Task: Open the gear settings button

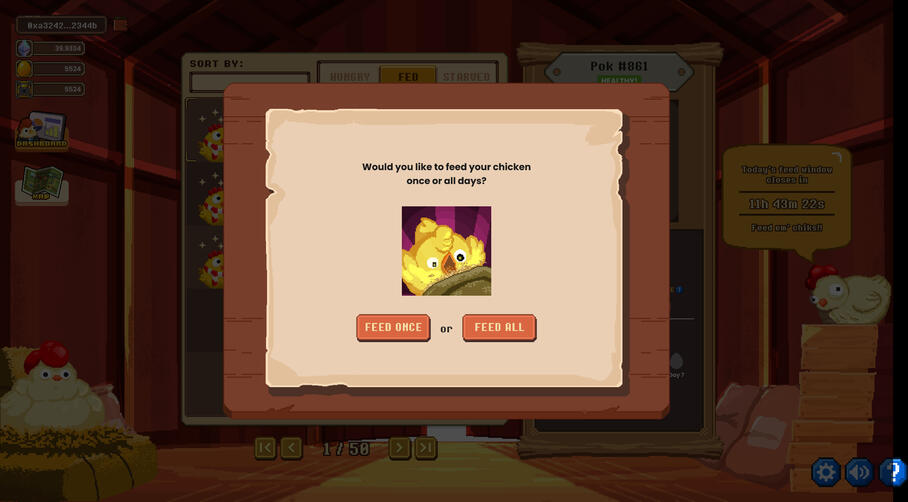Action: point(826,471)
